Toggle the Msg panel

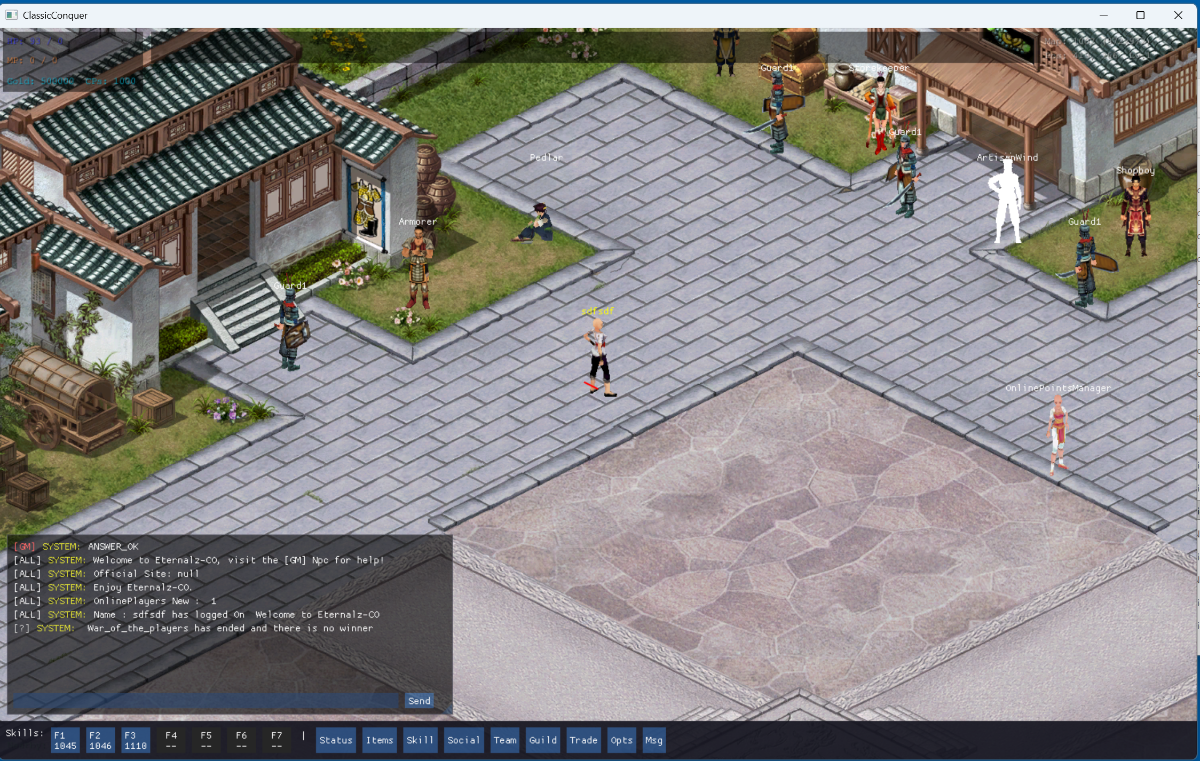[654, 740]
